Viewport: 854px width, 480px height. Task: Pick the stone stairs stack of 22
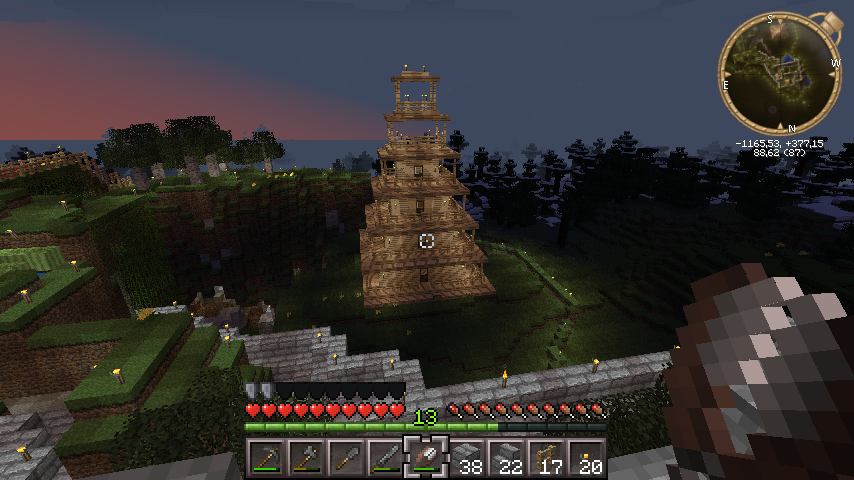coord(506,458)
